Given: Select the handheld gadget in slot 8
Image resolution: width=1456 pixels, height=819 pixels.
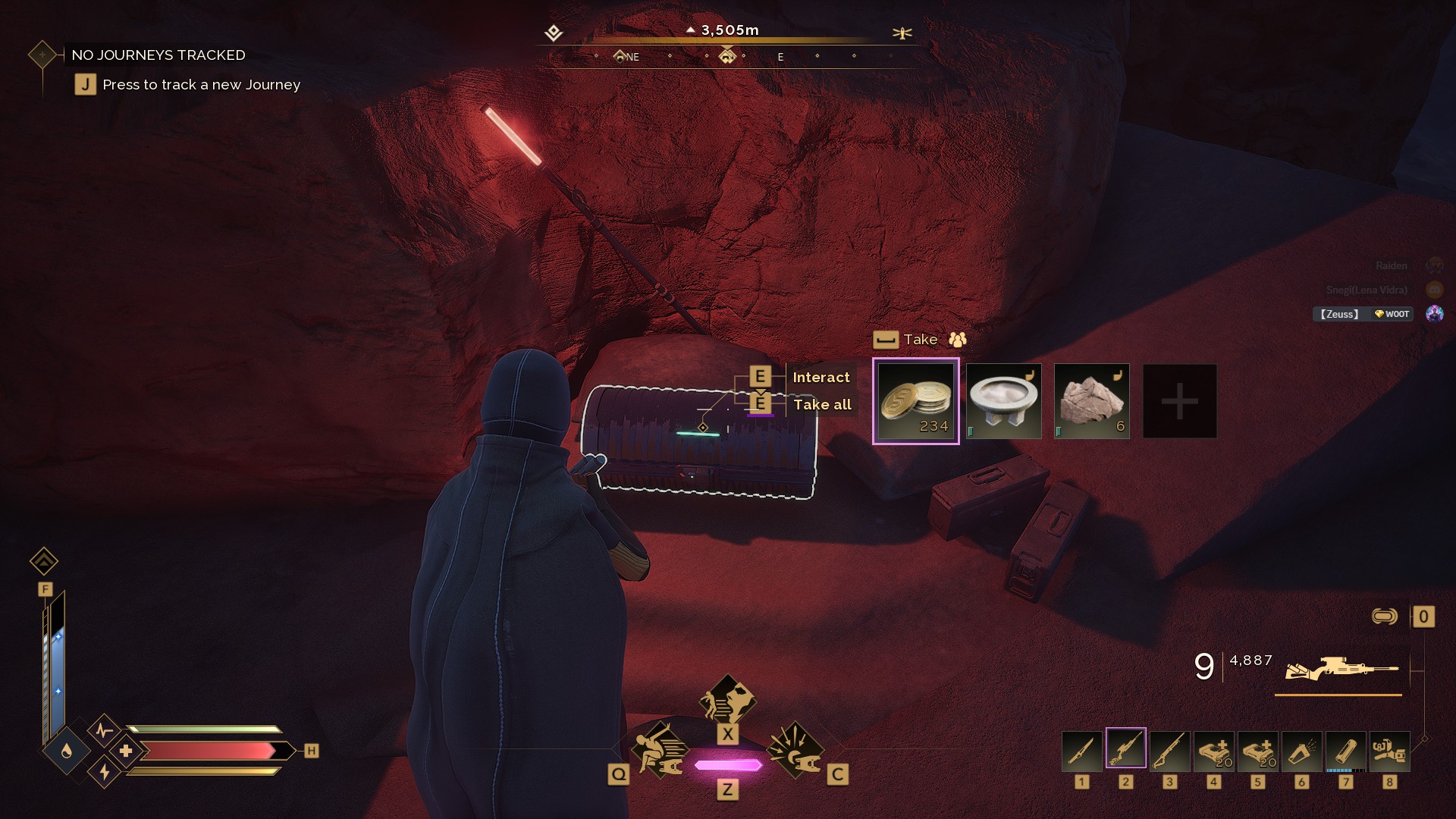Looking at the screenshot, I should coord(1389,751).
